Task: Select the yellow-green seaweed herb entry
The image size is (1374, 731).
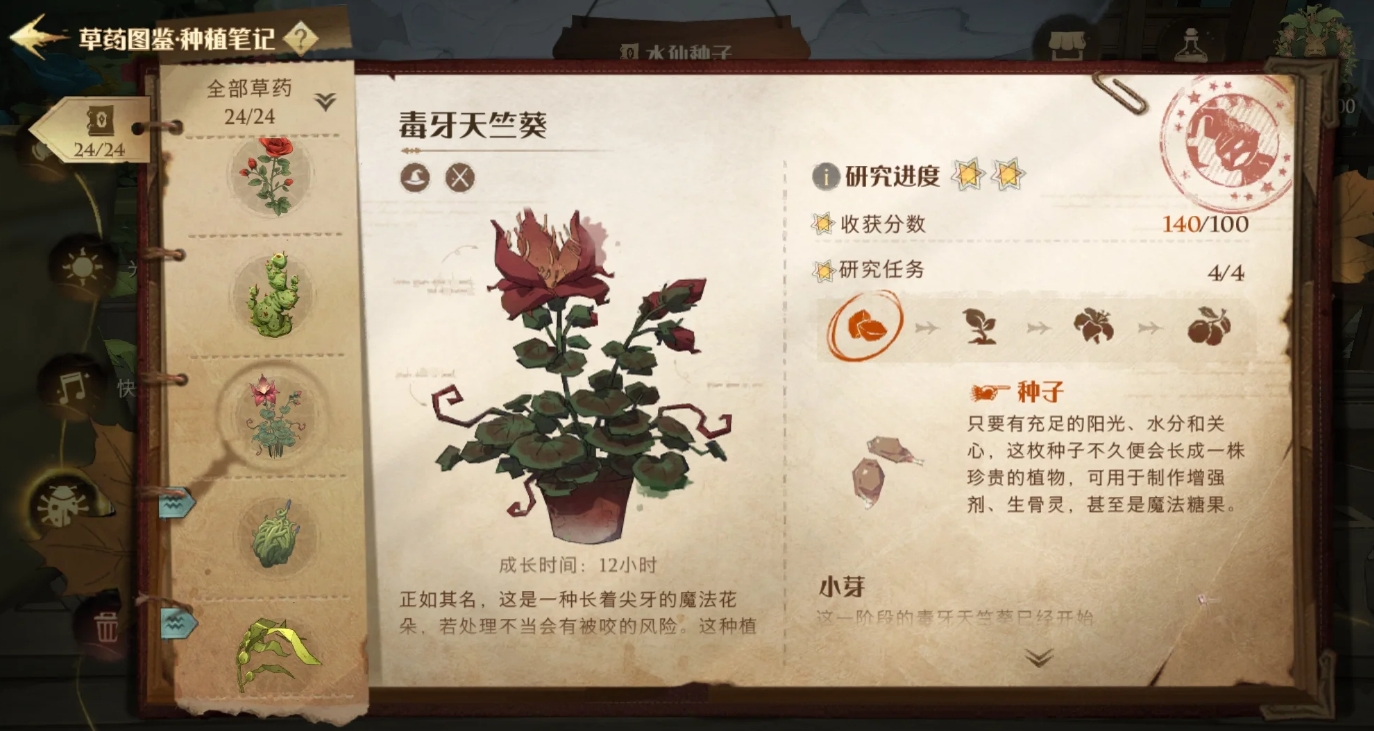Action: point(273,652)
